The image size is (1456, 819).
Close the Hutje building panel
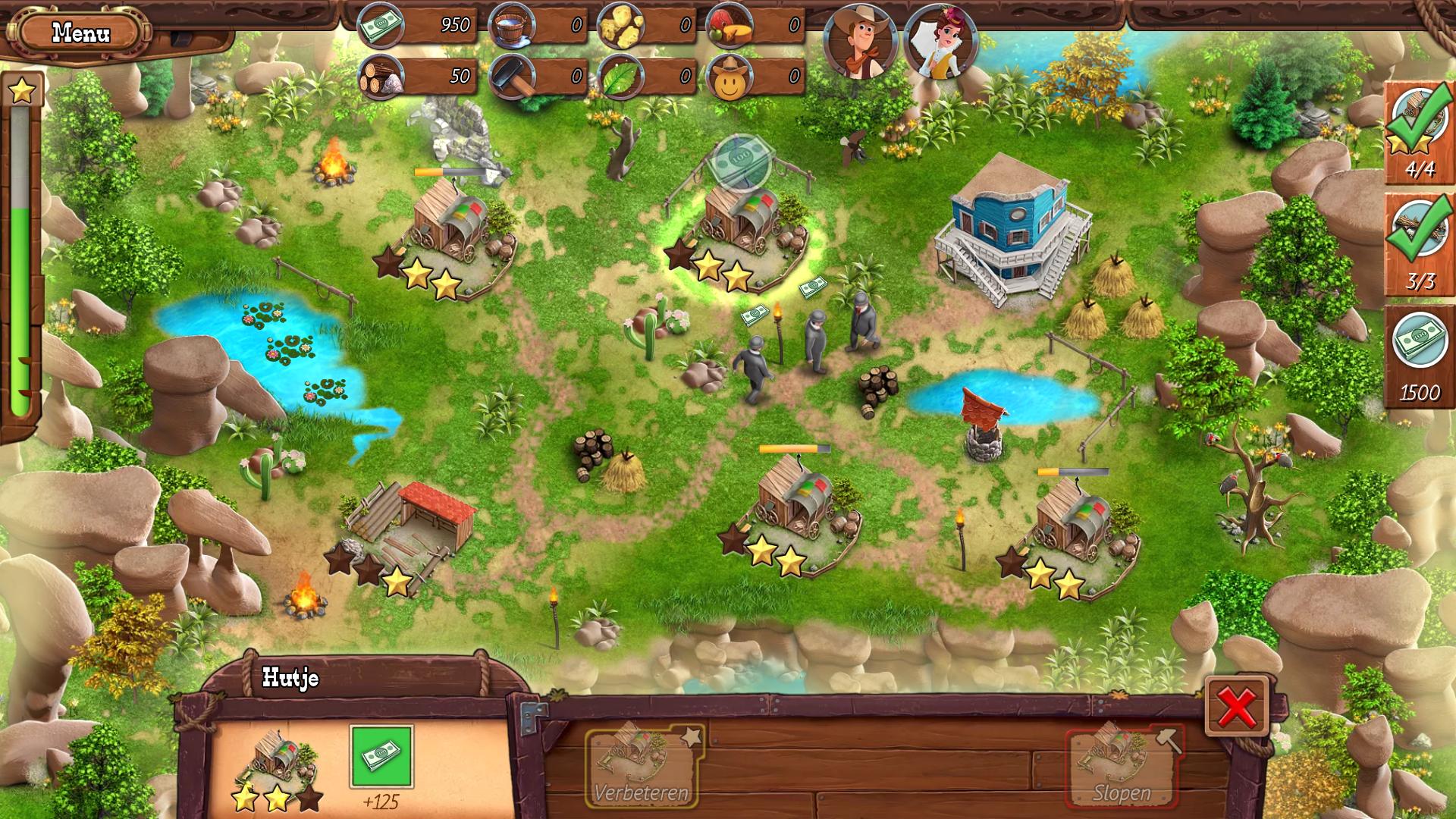coord(1237,706)
